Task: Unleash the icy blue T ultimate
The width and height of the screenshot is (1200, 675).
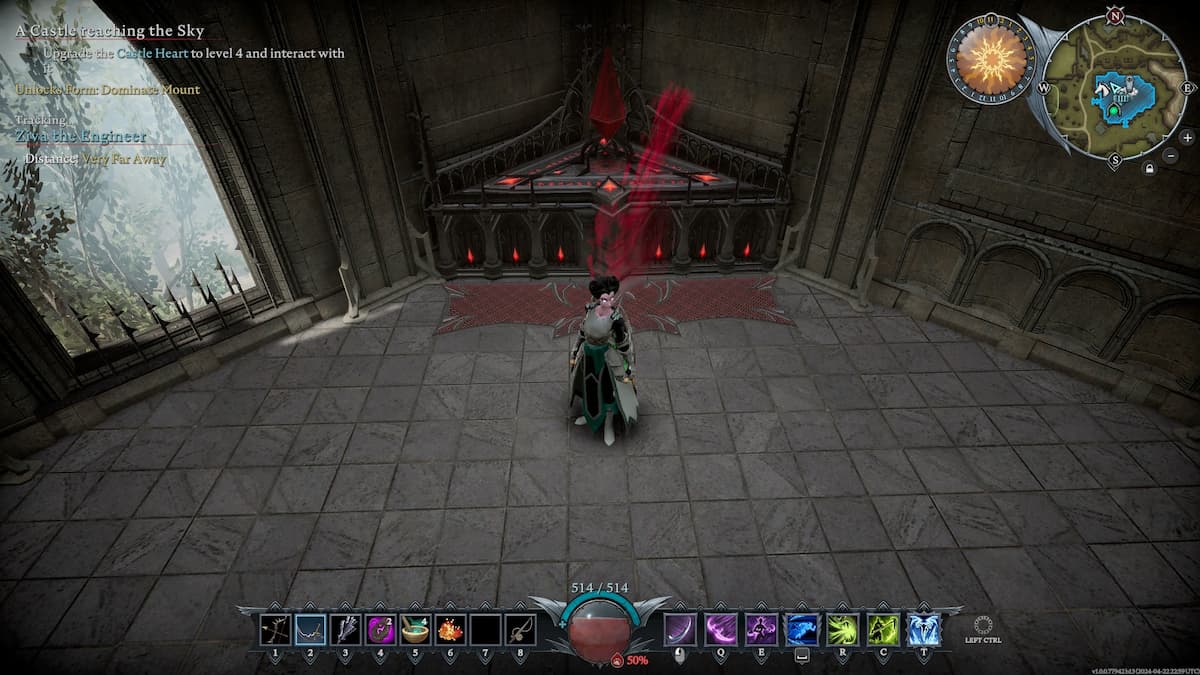Action: [x=923, y=630]
